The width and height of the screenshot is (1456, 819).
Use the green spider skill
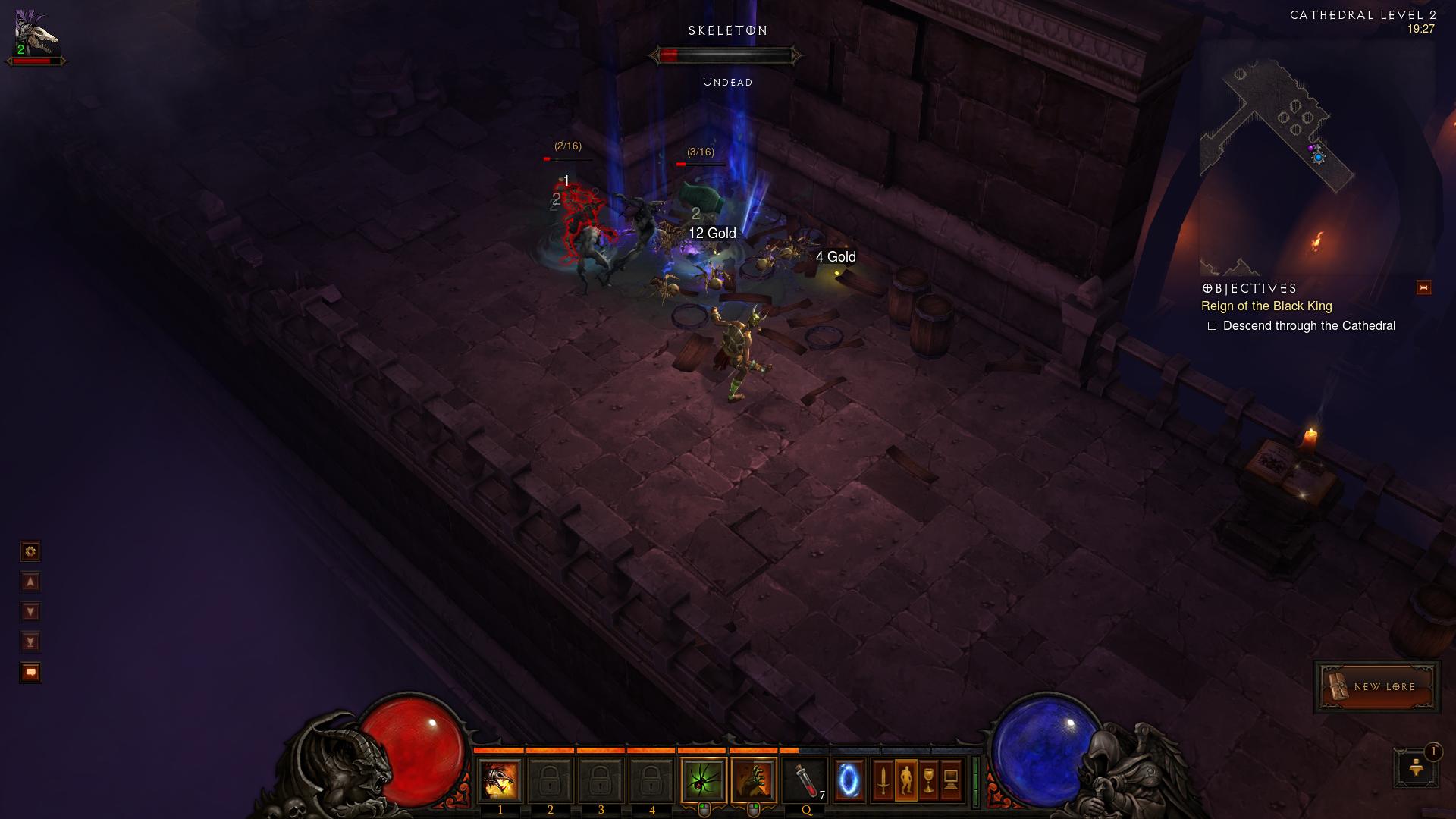(704, 780)
